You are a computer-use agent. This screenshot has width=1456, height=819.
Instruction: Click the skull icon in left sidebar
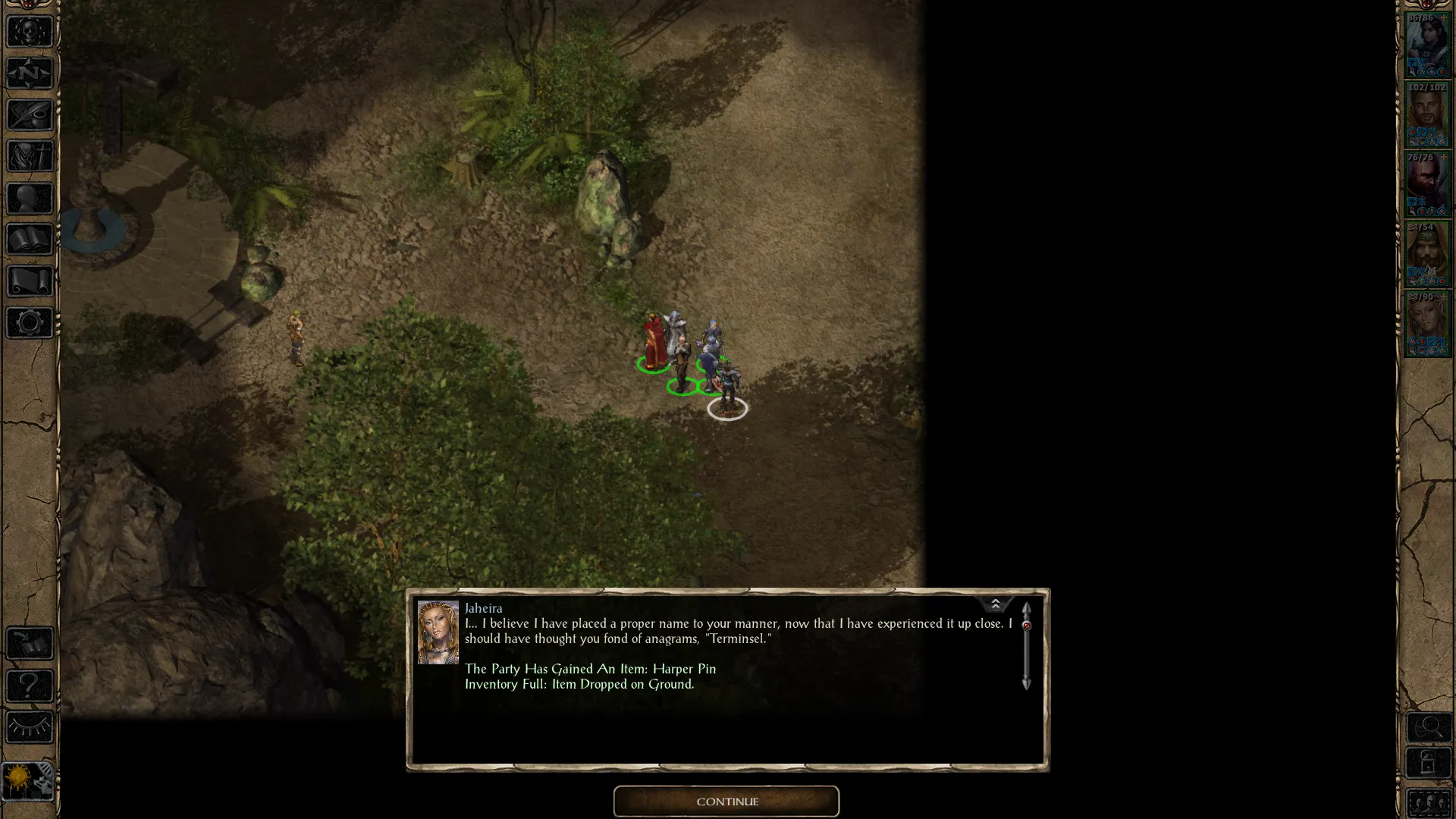pyautogui.click(x=30, y=32)
